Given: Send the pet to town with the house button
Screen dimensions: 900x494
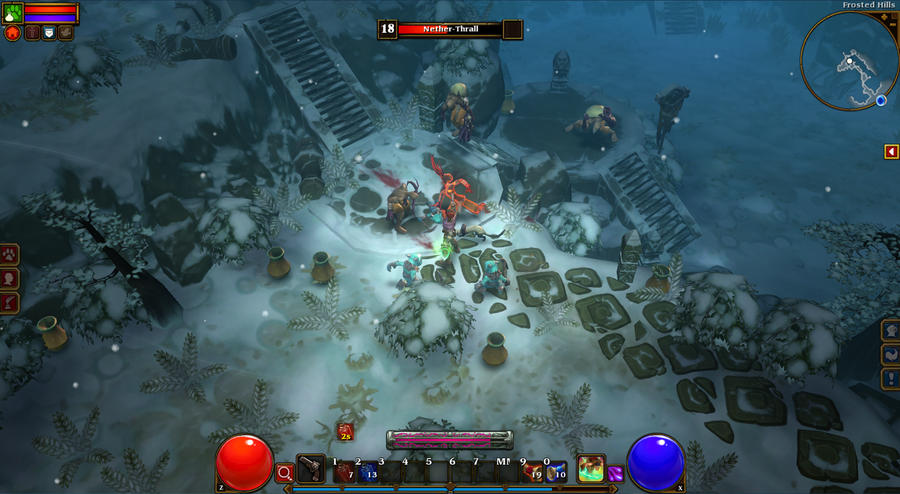Looking at the screenshot, I should click(12, 33).
